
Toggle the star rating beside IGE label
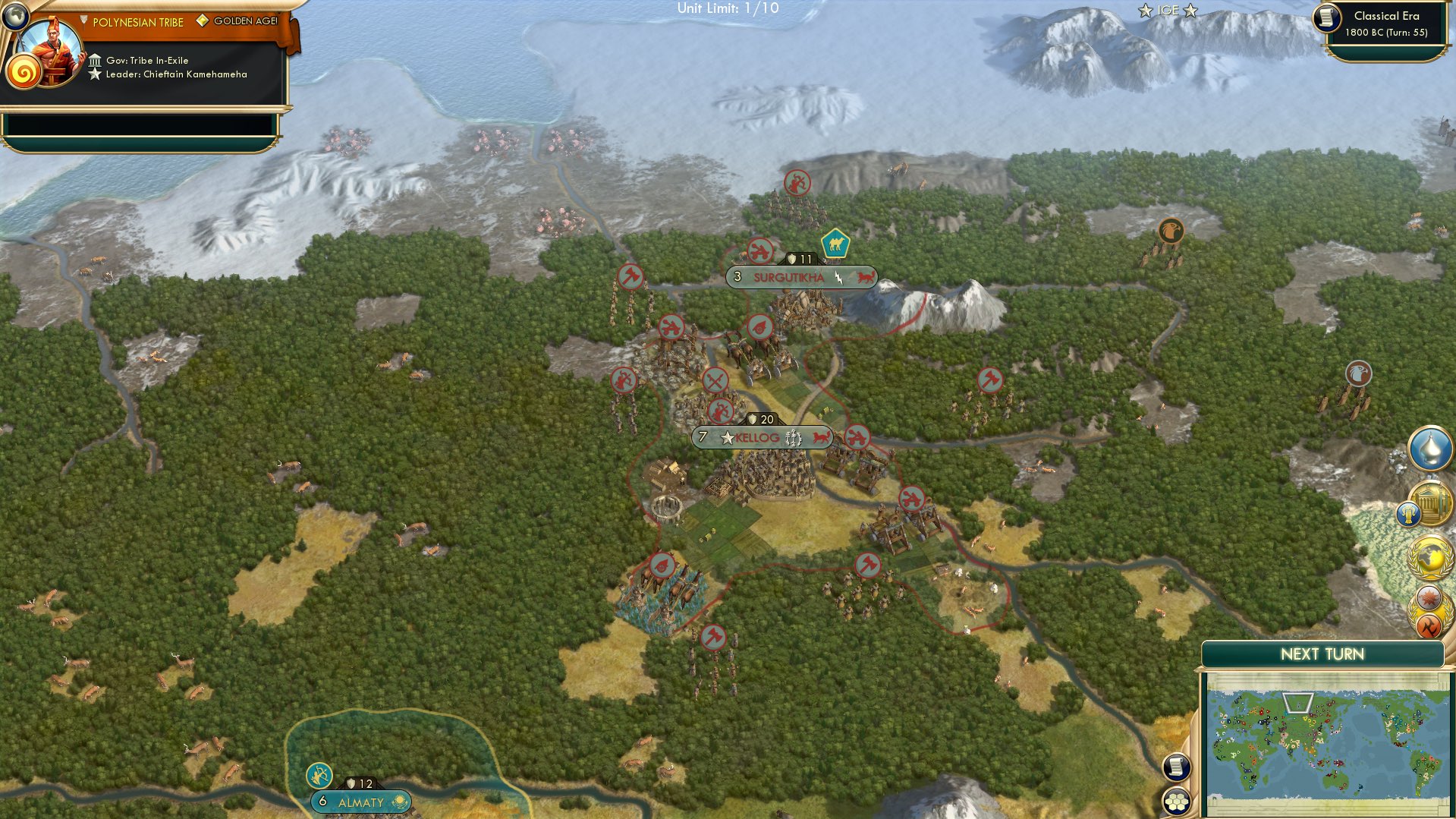coord(1190,10)
